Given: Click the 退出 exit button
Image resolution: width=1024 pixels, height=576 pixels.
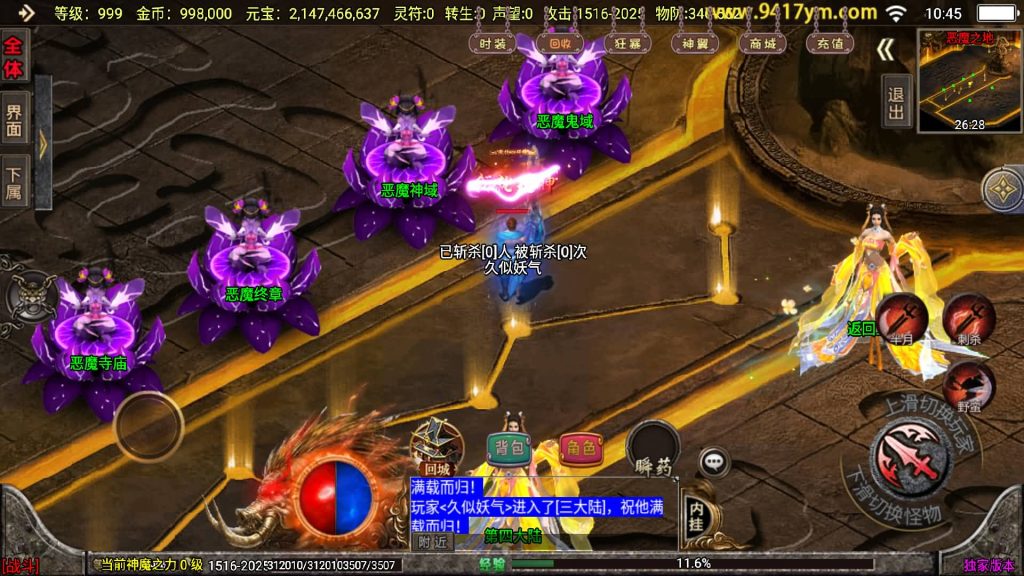Looking at the screenshot, I should click(x=896, y=102).
